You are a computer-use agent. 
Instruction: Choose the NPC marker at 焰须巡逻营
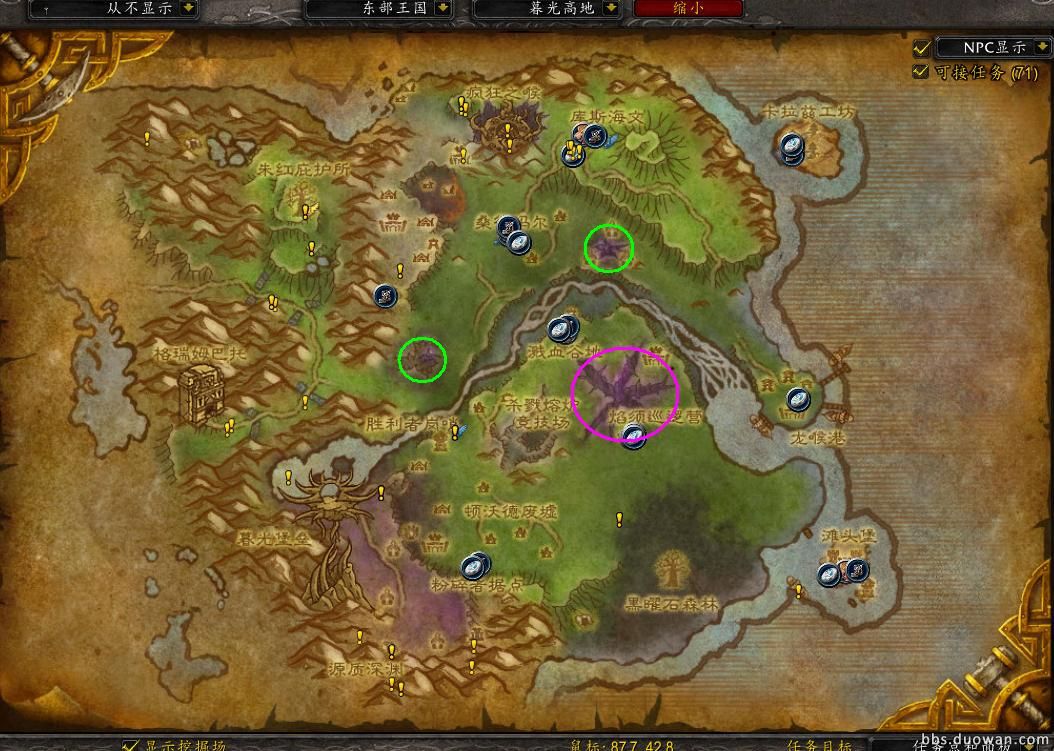[x=633, y=436]
